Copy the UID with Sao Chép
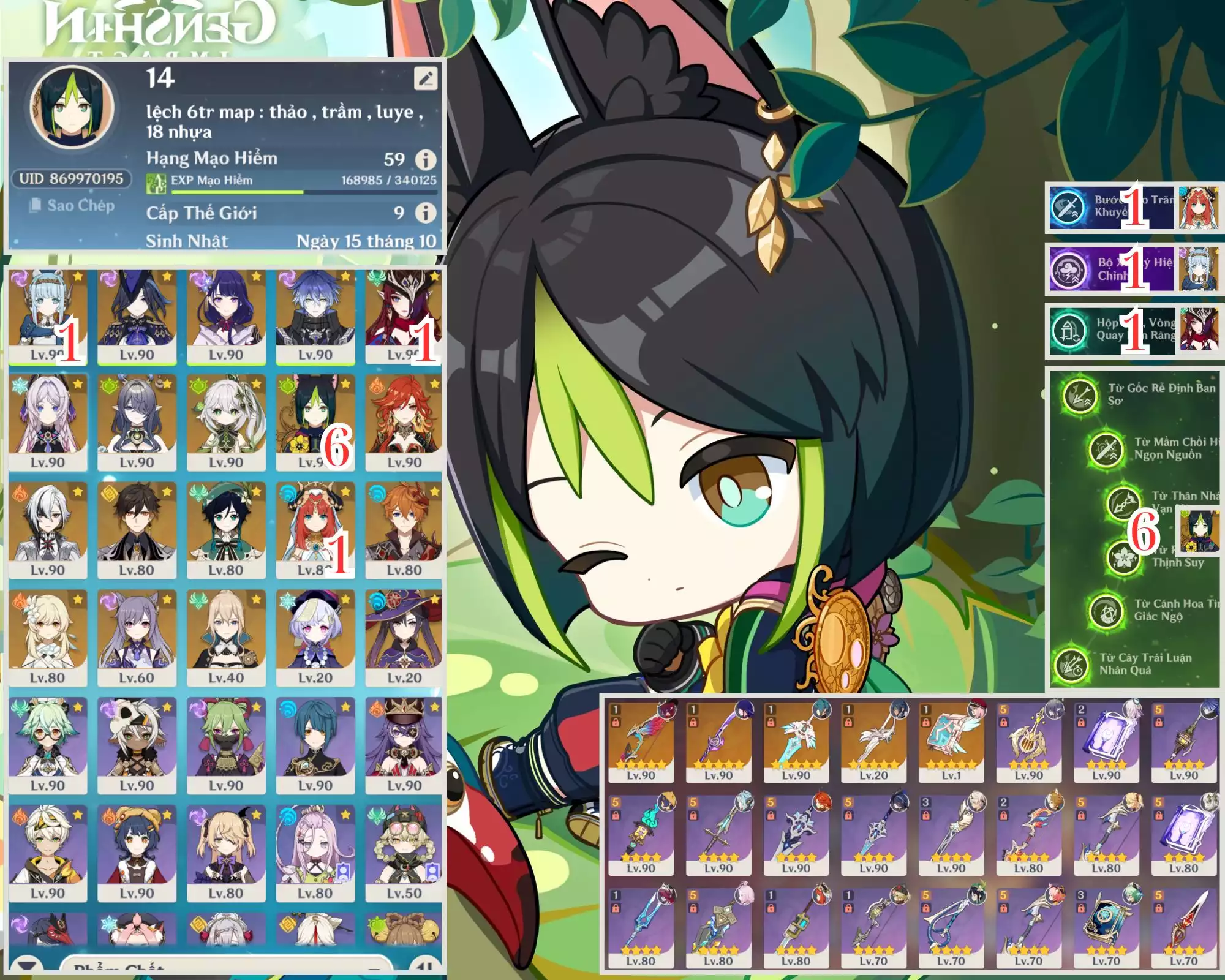 pyautogui.click(x=72, y=206)
